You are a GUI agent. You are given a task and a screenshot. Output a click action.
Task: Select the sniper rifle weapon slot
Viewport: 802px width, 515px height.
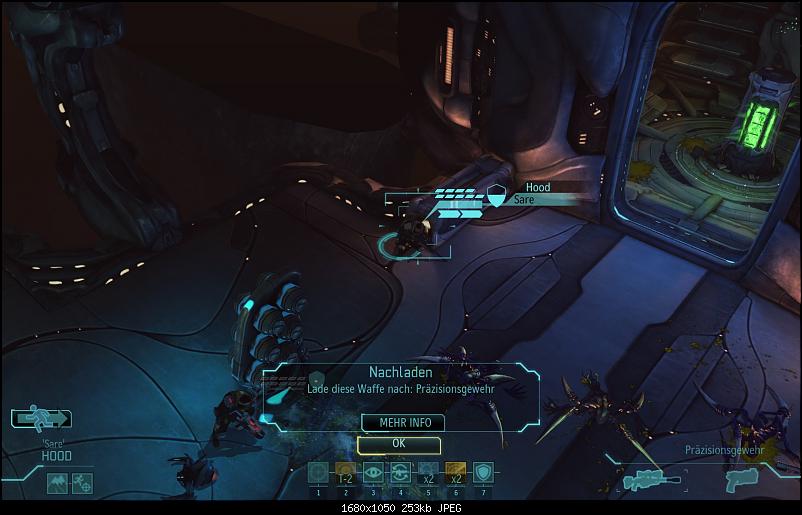[x=652, y=480]
